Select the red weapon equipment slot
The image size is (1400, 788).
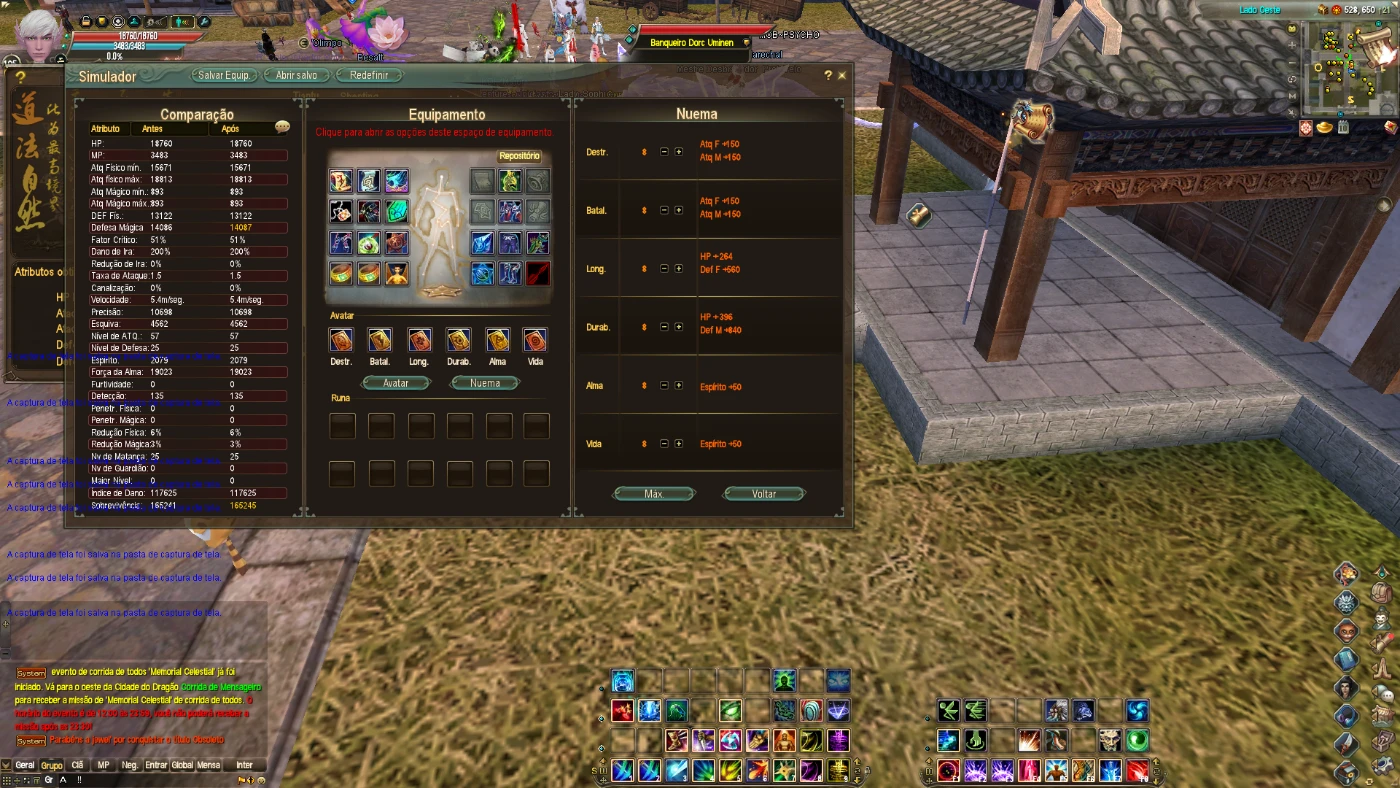[537, 275]
